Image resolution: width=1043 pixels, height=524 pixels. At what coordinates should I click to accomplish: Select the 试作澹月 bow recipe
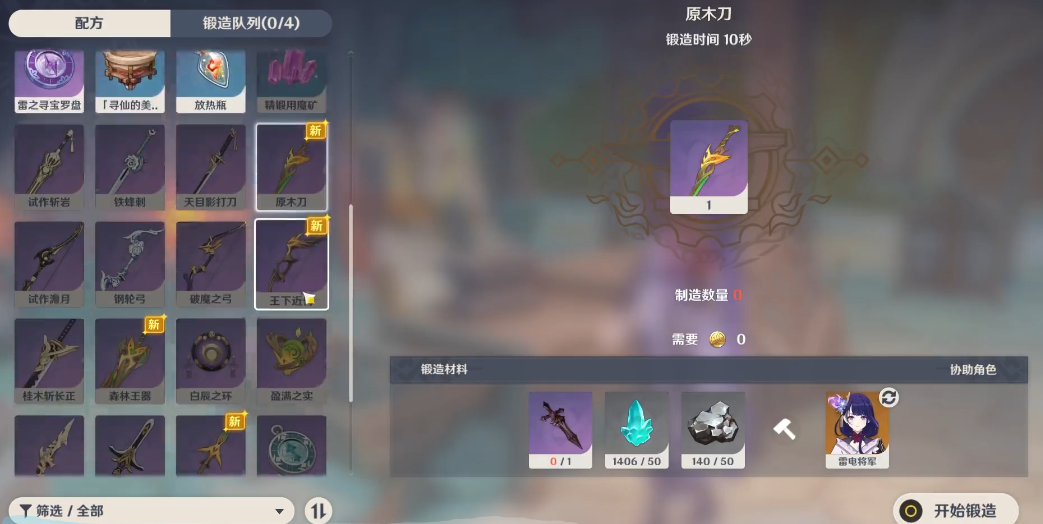49,263
